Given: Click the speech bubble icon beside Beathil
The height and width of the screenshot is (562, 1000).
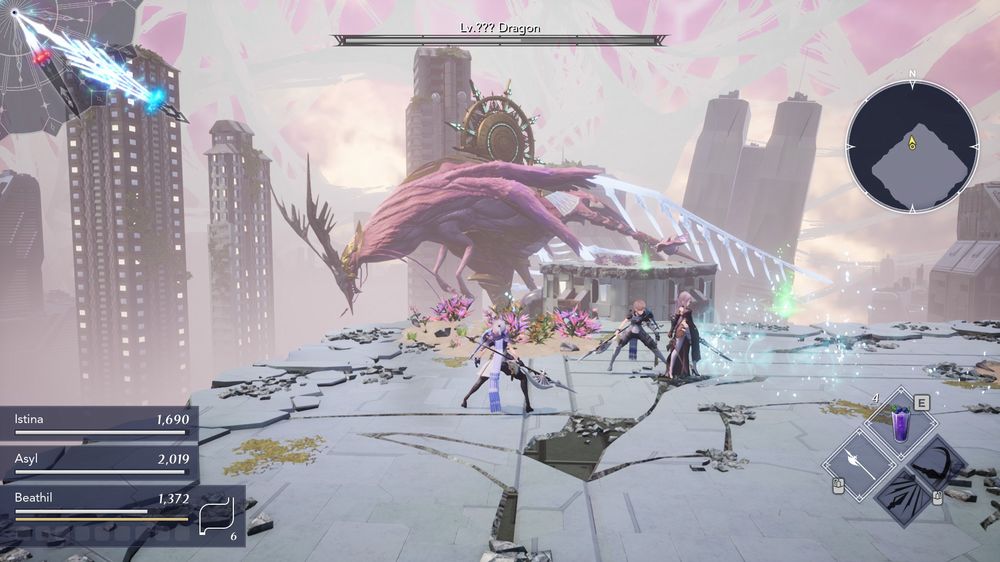Looking at the screenshot, I should click(216, 517).
